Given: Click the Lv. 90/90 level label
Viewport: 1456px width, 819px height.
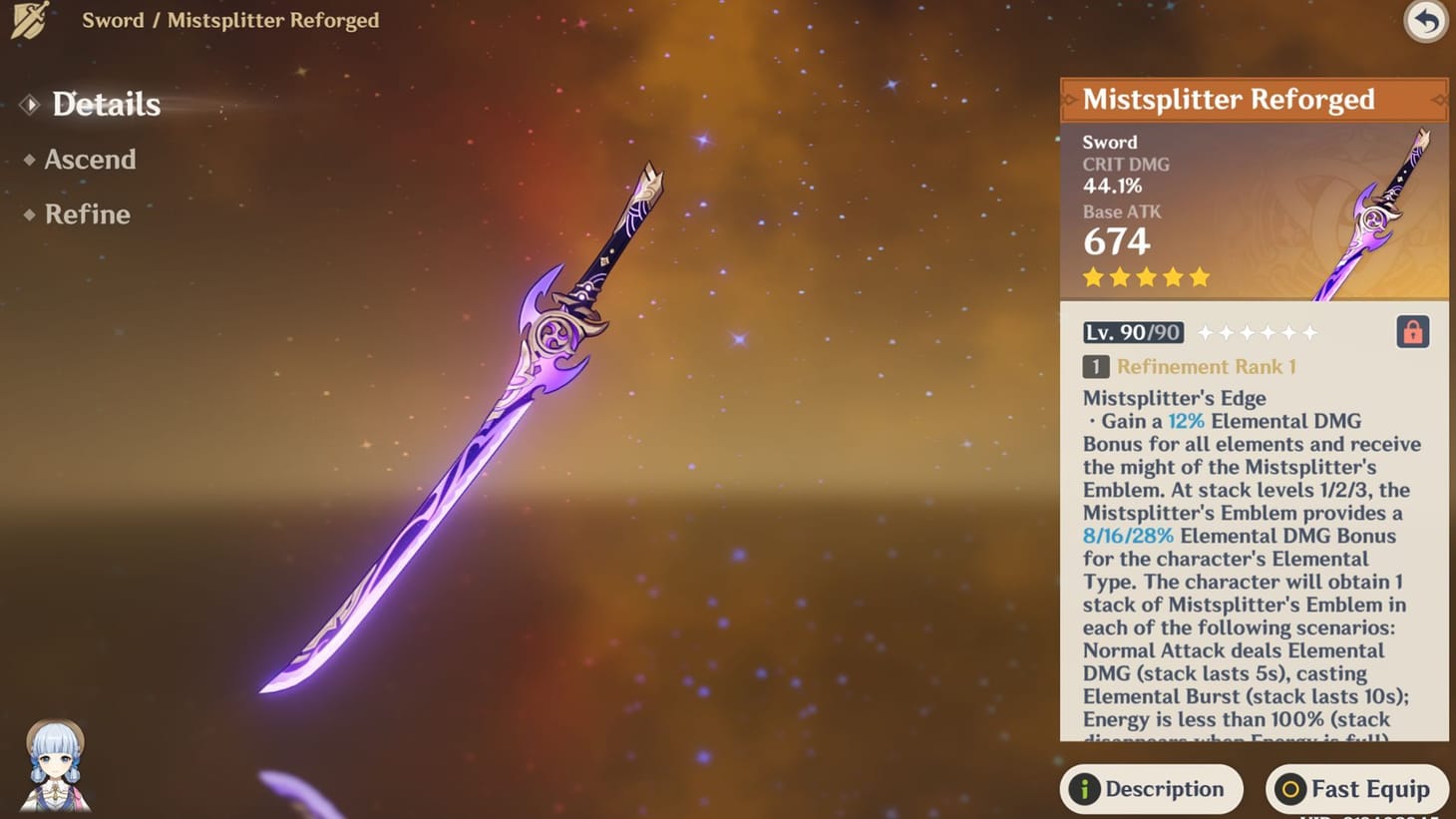Looking at the screenshot, I should coord(1132,332).
